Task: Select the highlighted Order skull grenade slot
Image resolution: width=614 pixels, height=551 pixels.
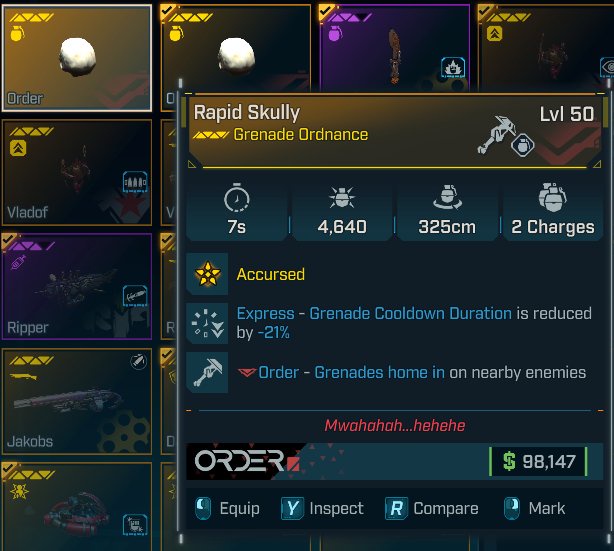Action: tap(77, 58)
